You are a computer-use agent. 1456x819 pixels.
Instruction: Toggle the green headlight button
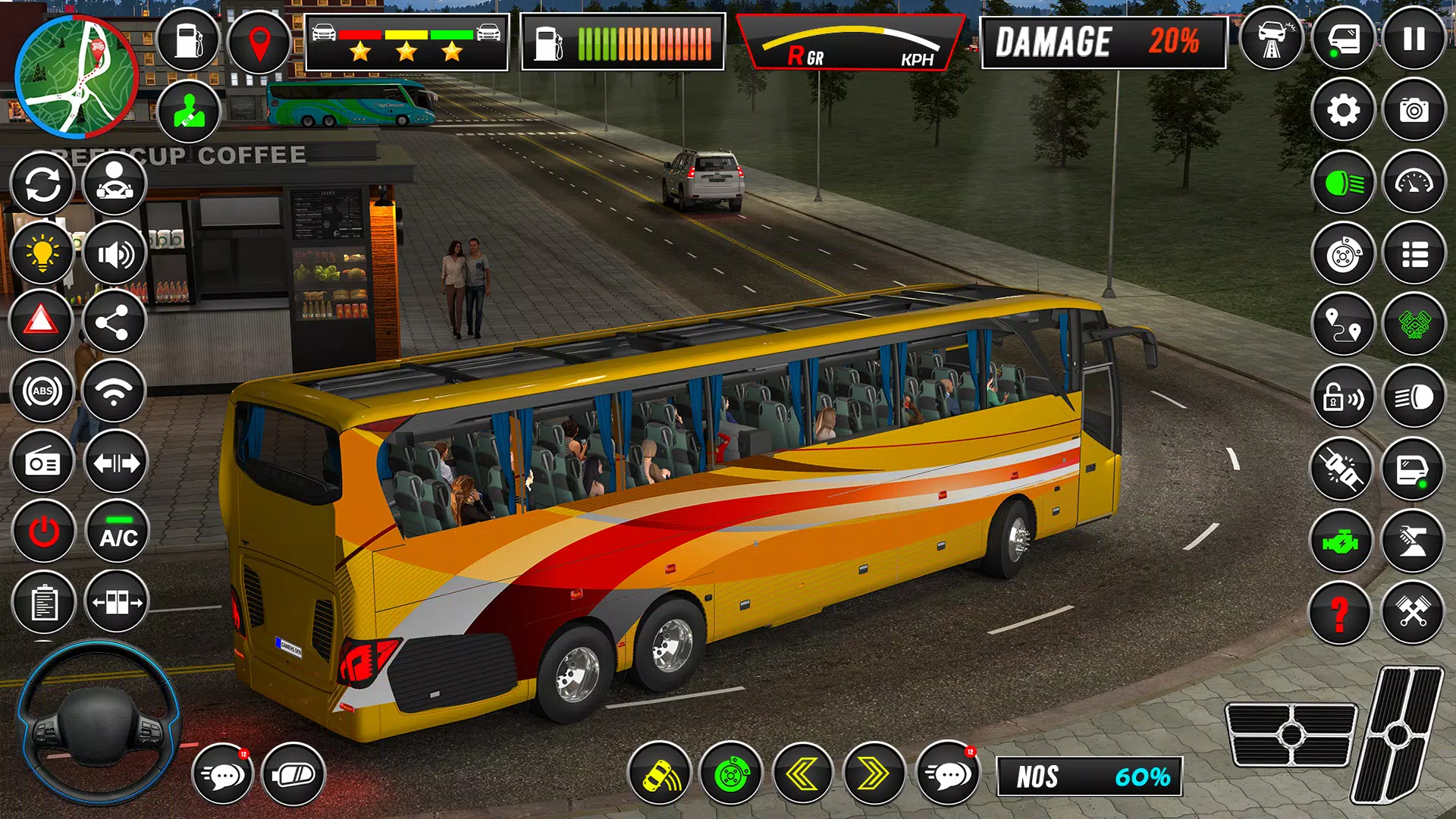(x=1343, y=183)
